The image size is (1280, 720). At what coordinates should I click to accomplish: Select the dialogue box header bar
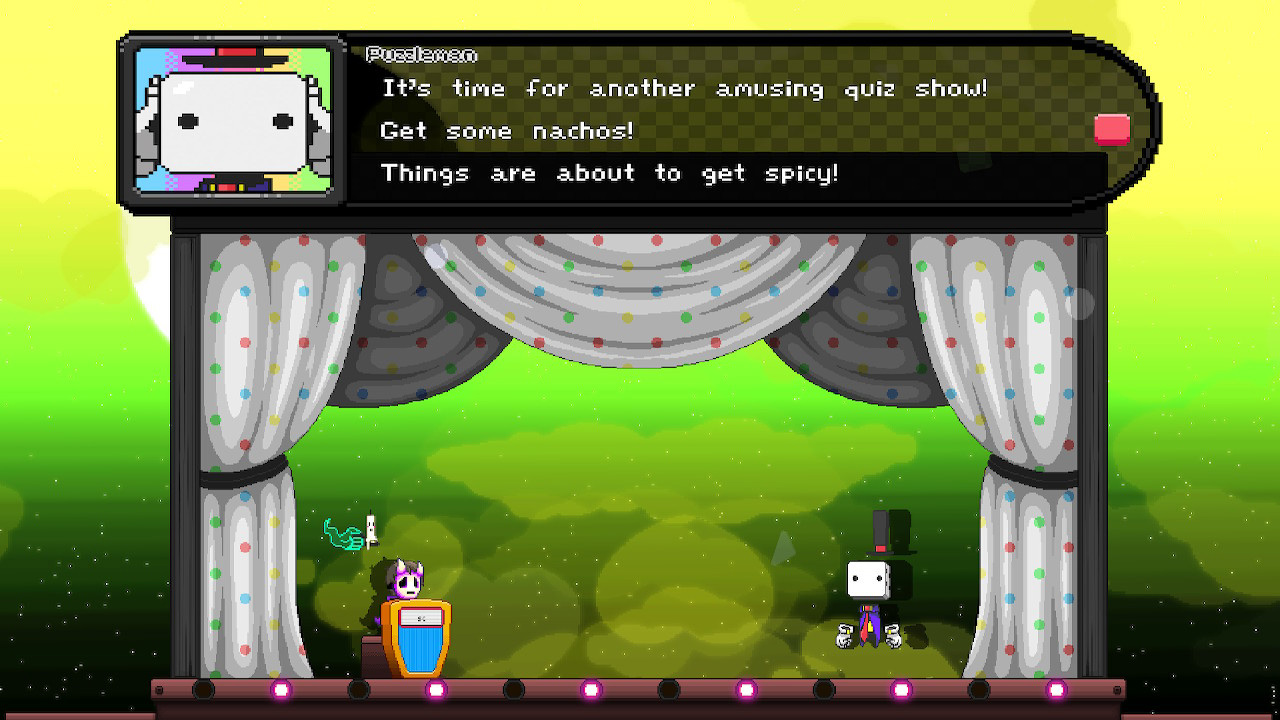[700, 55]
